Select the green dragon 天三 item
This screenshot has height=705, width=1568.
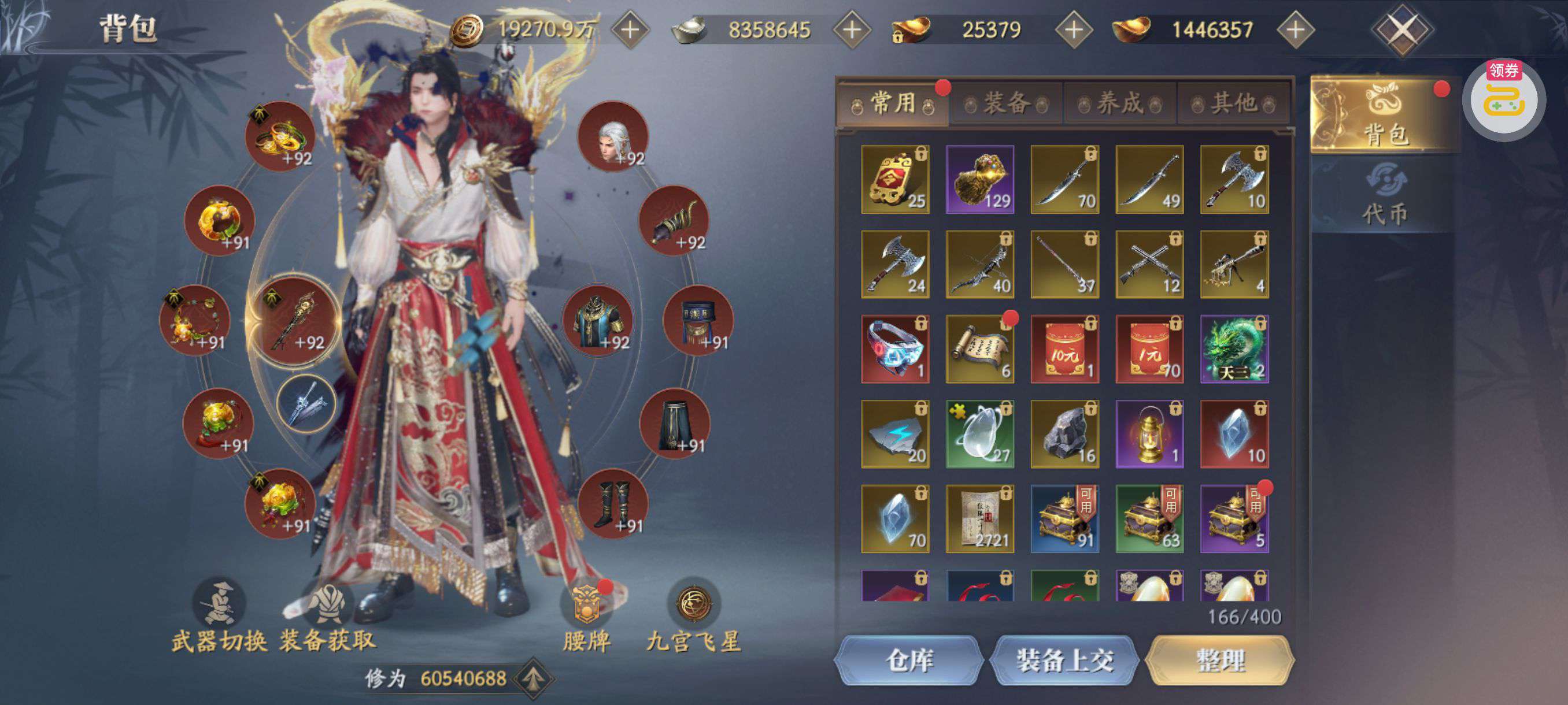1234,349
